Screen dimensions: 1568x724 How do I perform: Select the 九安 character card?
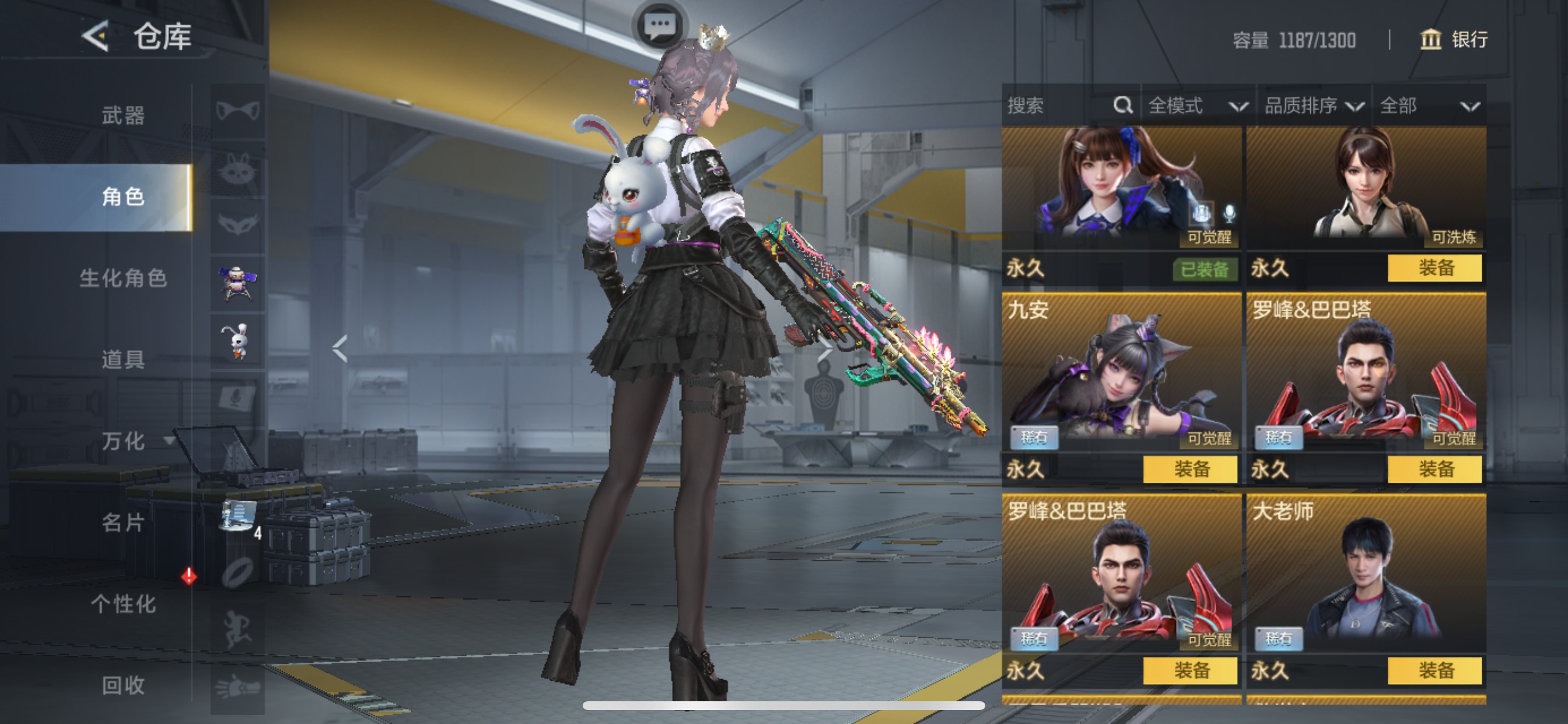[x=1121, y=374]
